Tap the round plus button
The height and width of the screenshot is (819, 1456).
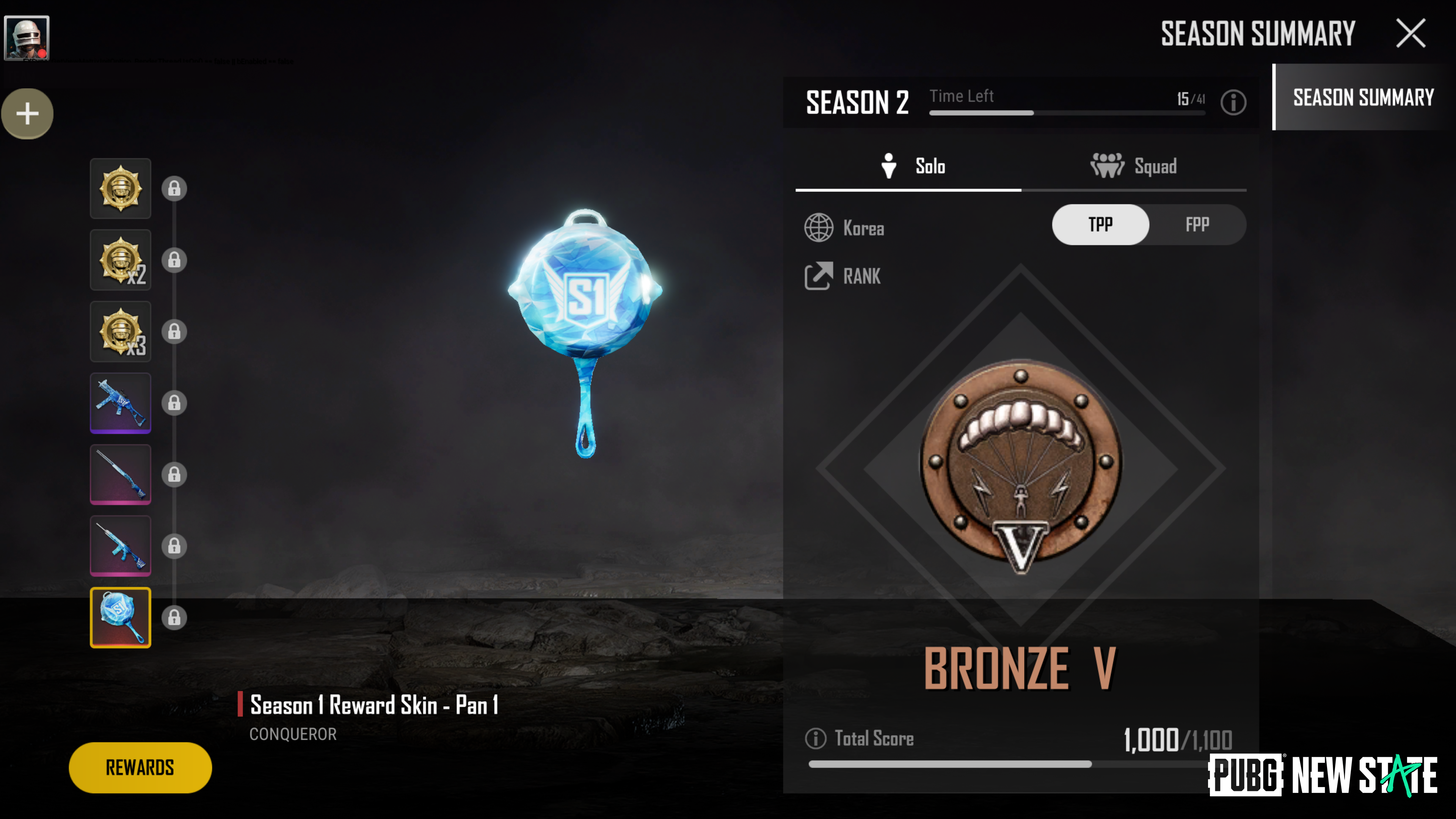(27, 114)
